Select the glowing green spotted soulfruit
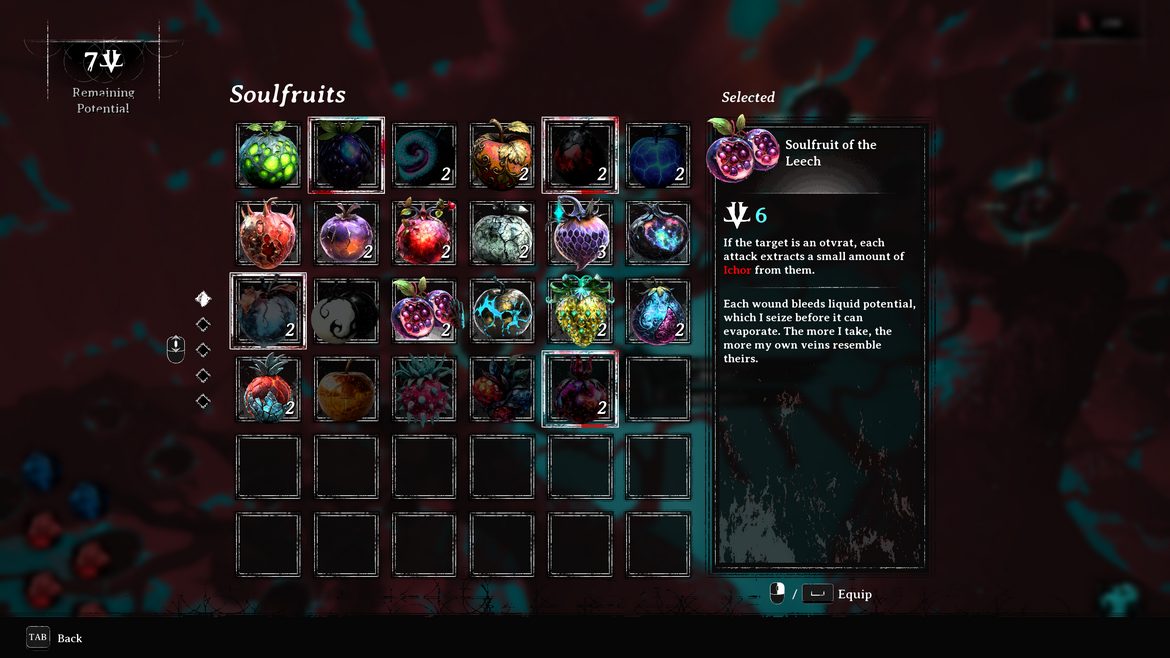This screenshot has height=658, width=1170. (268, 156)
